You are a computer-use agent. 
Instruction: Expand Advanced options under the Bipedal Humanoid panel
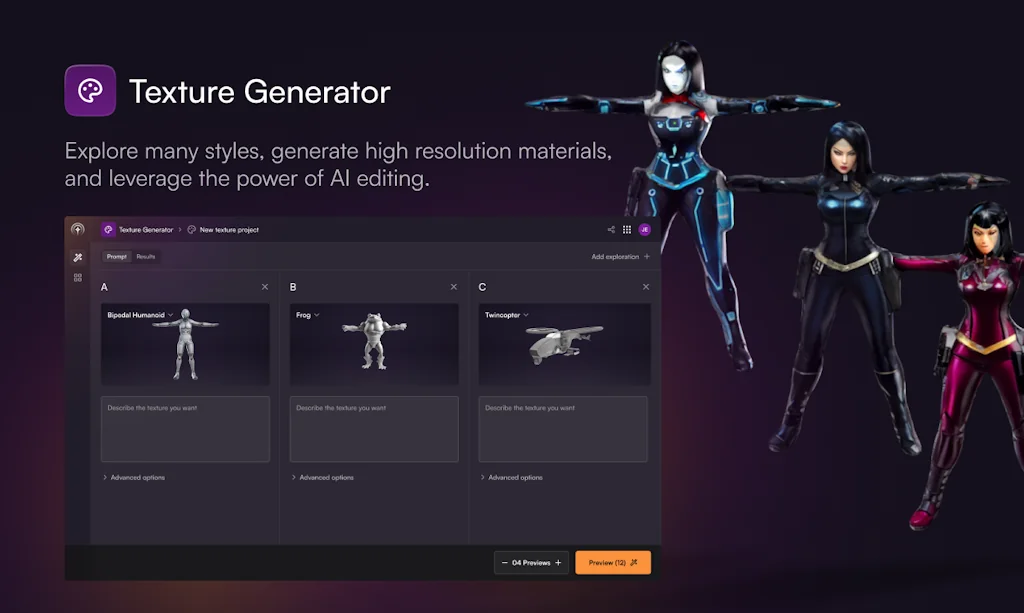(x=134, y=478)
